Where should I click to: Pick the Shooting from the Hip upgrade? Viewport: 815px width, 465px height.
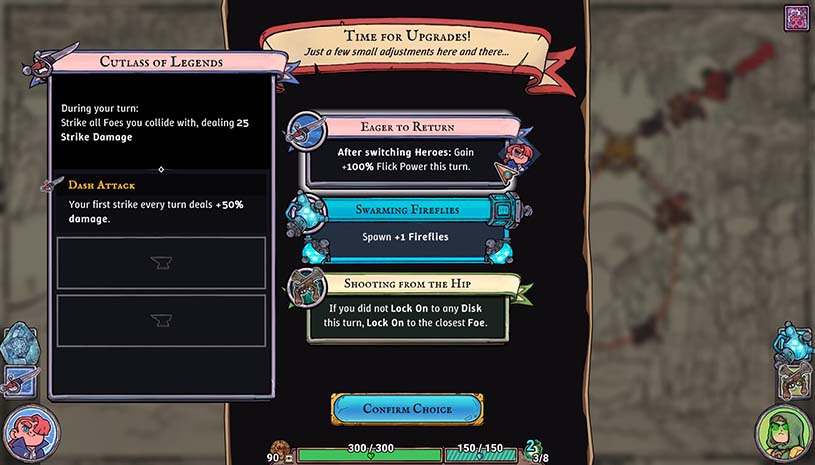coord(405,303)
